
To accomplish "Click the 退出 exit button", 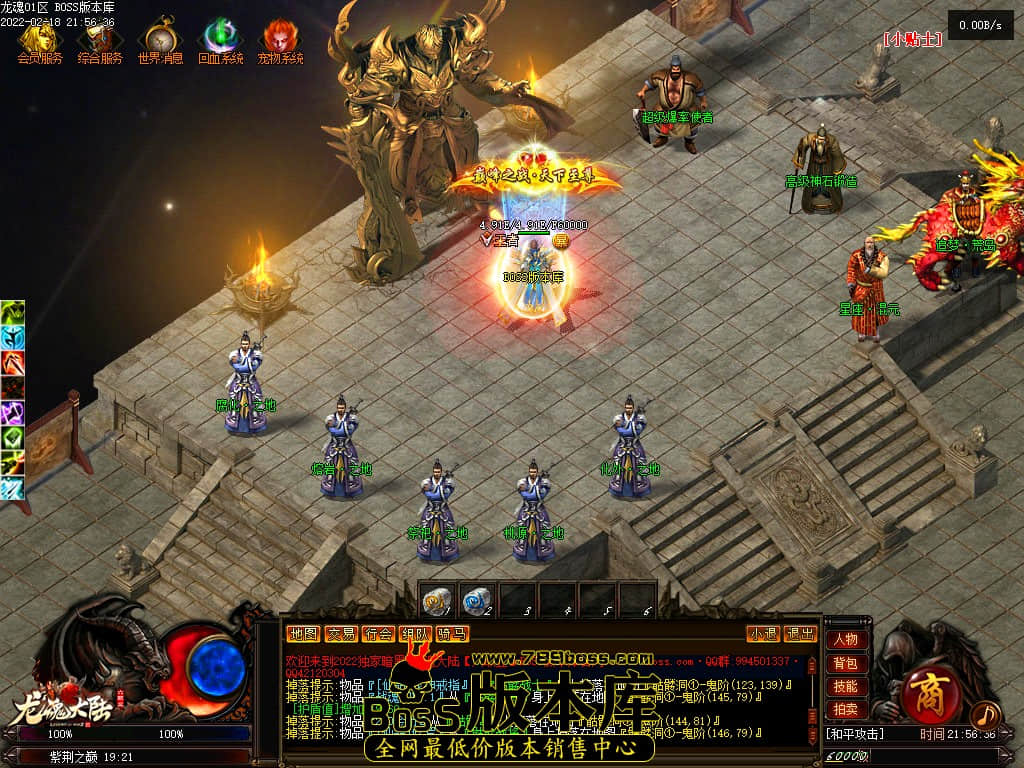I will point(800,634).
